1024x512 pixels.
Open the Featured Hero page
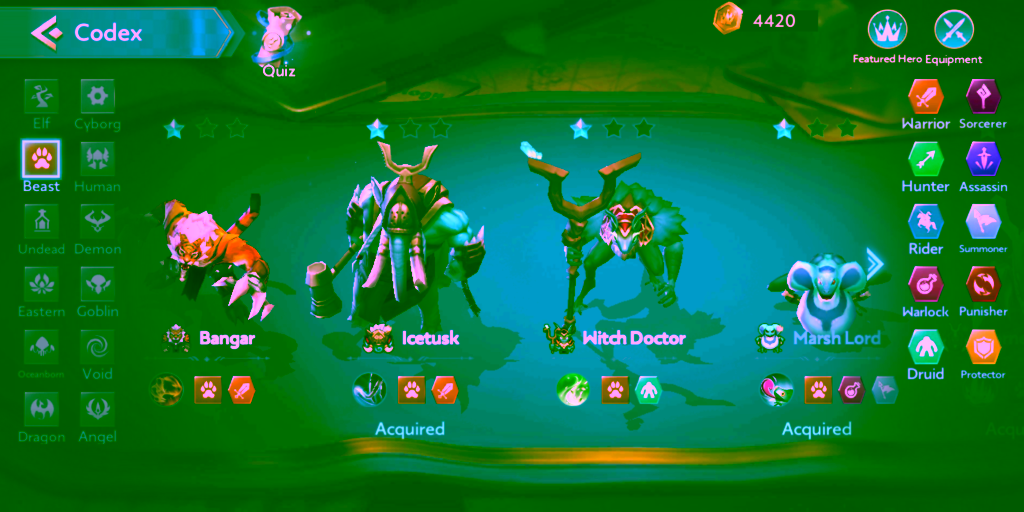pyautogui.click(x=886, y=32)
